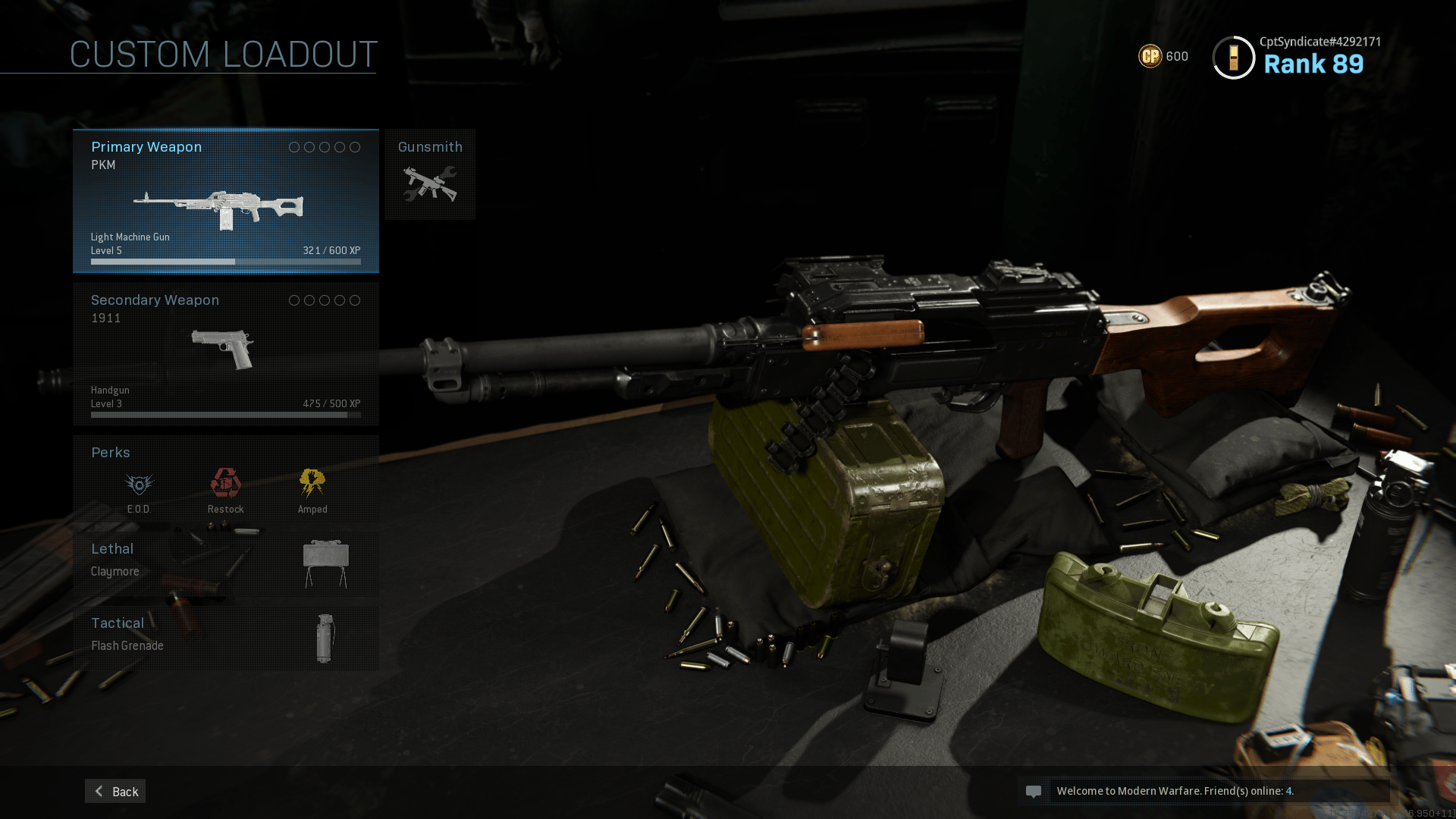Select the E.O.D. perk icon
Image resolution: width=1456 pixels, height=819 pixels.
pyautogui.click(x=139, y=485)
